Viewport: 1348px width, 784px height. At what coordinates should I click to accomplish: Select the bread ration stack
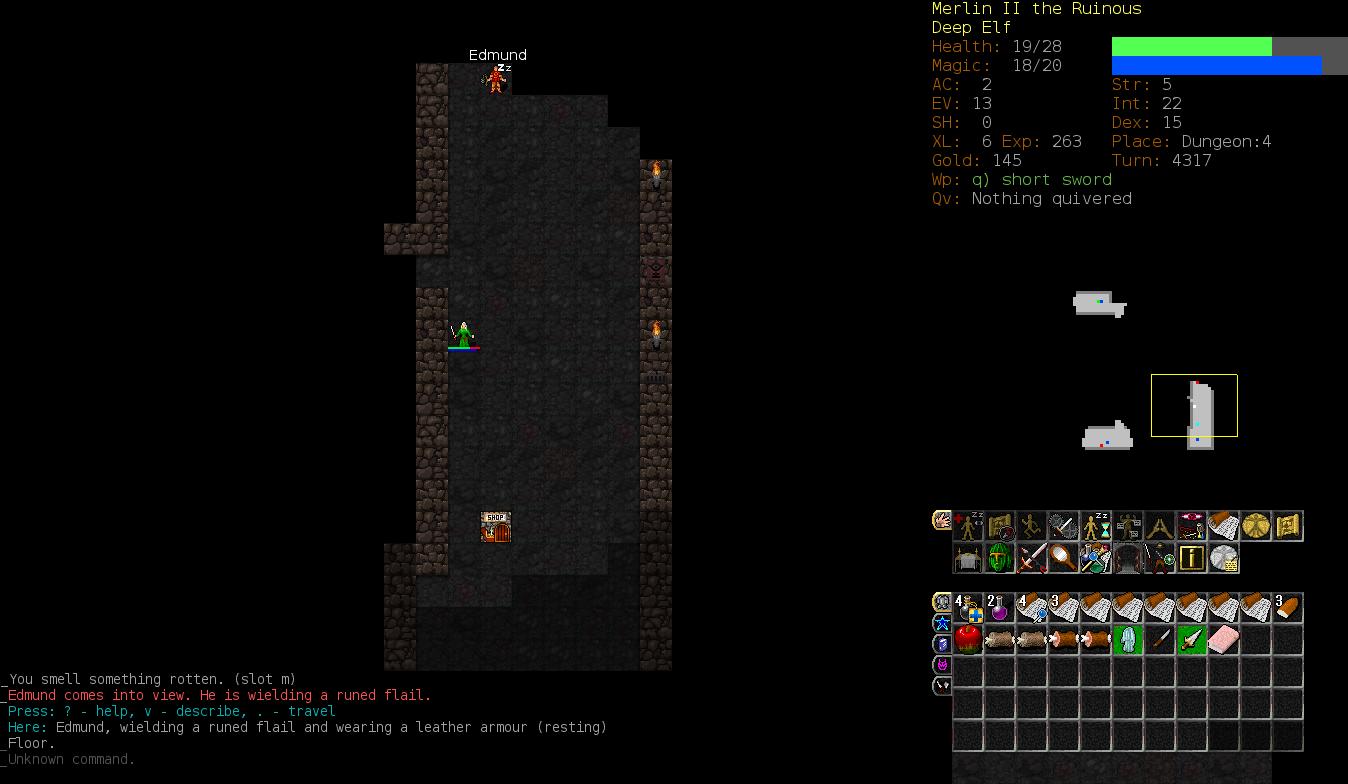tap(1287, 608)
